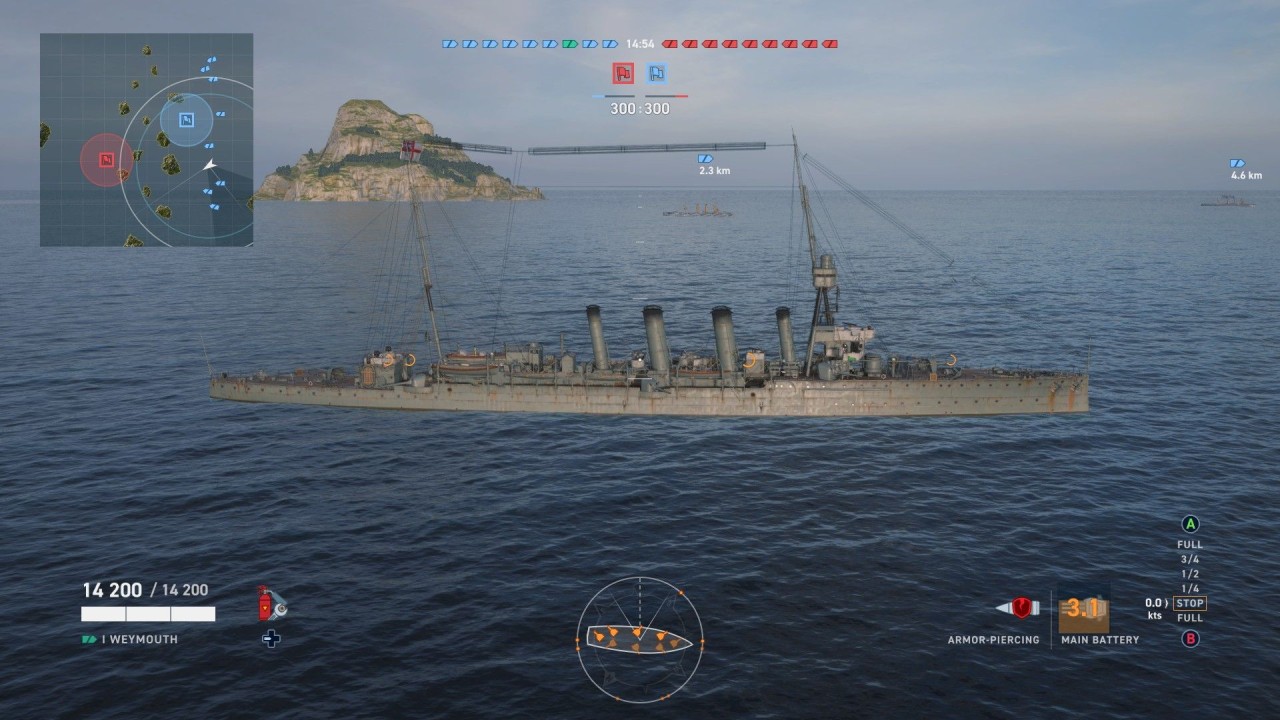Select the red enemy base marker on minimap
Image resolution: width=1280 pixels, height=720 pixels.
(106, 159)
